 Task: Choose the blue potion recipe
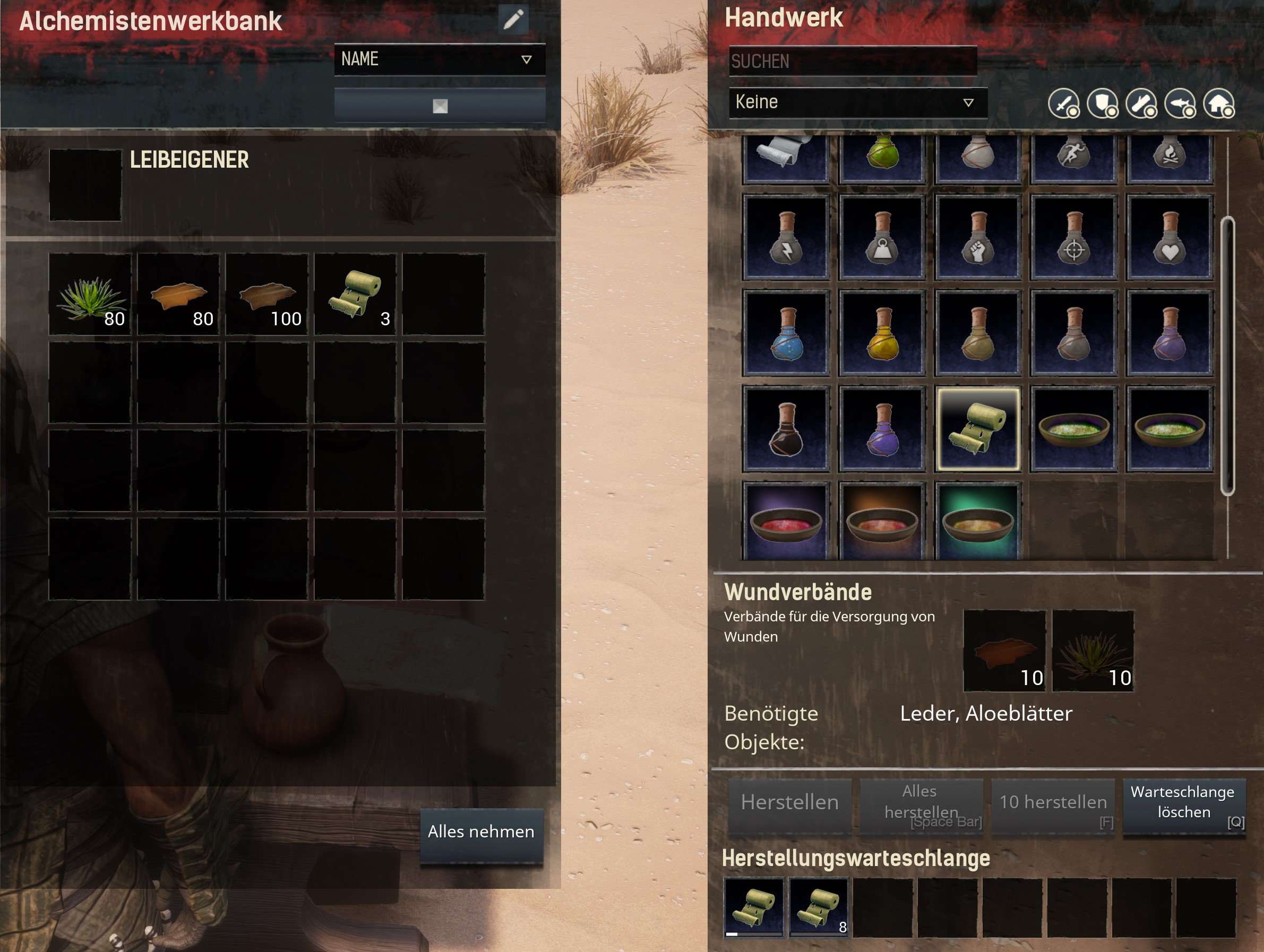tap(786, 333)
